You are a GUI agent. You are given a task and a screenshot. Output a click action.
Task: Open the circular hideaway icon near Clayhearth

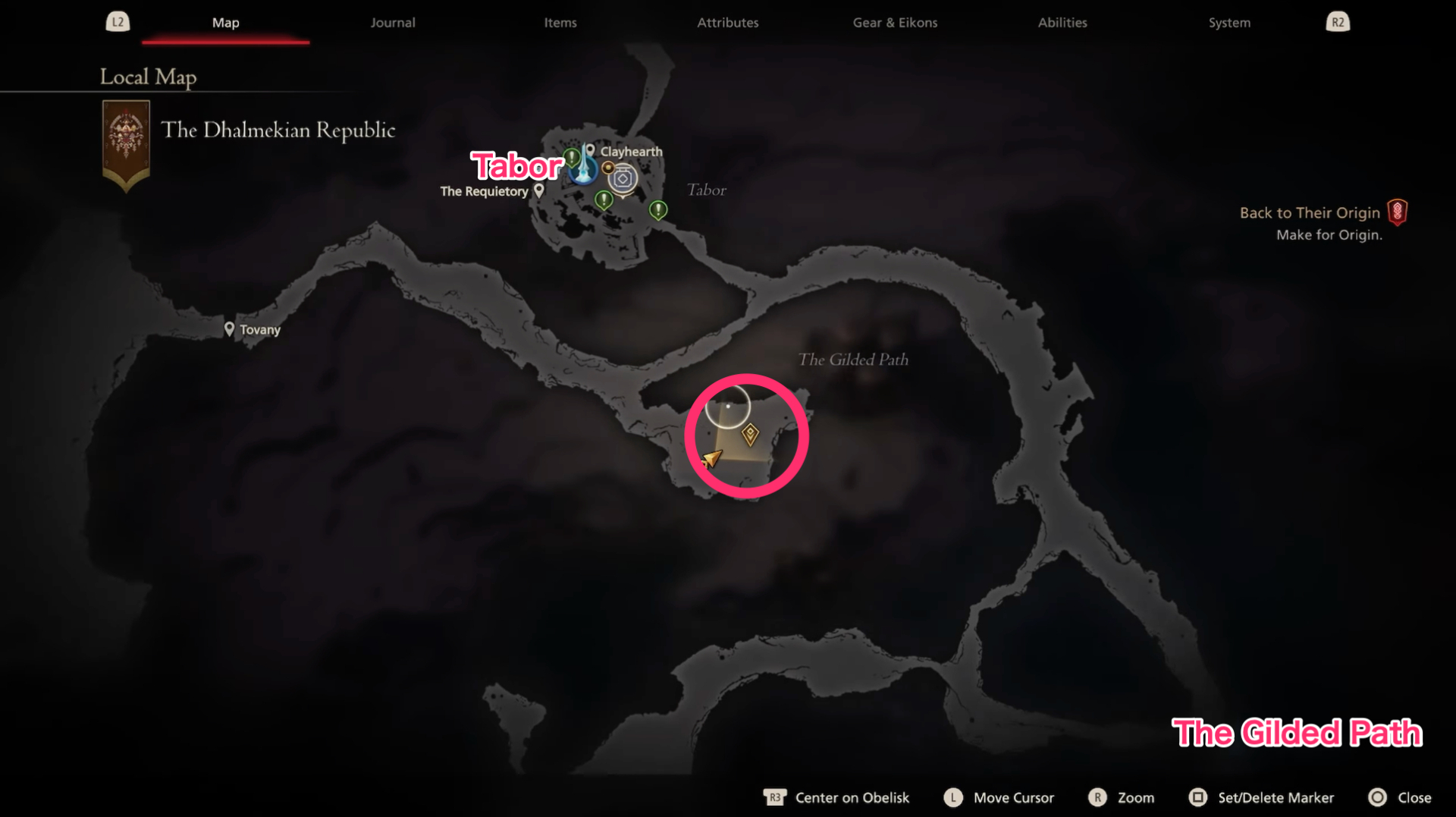[x=623, y=178]
